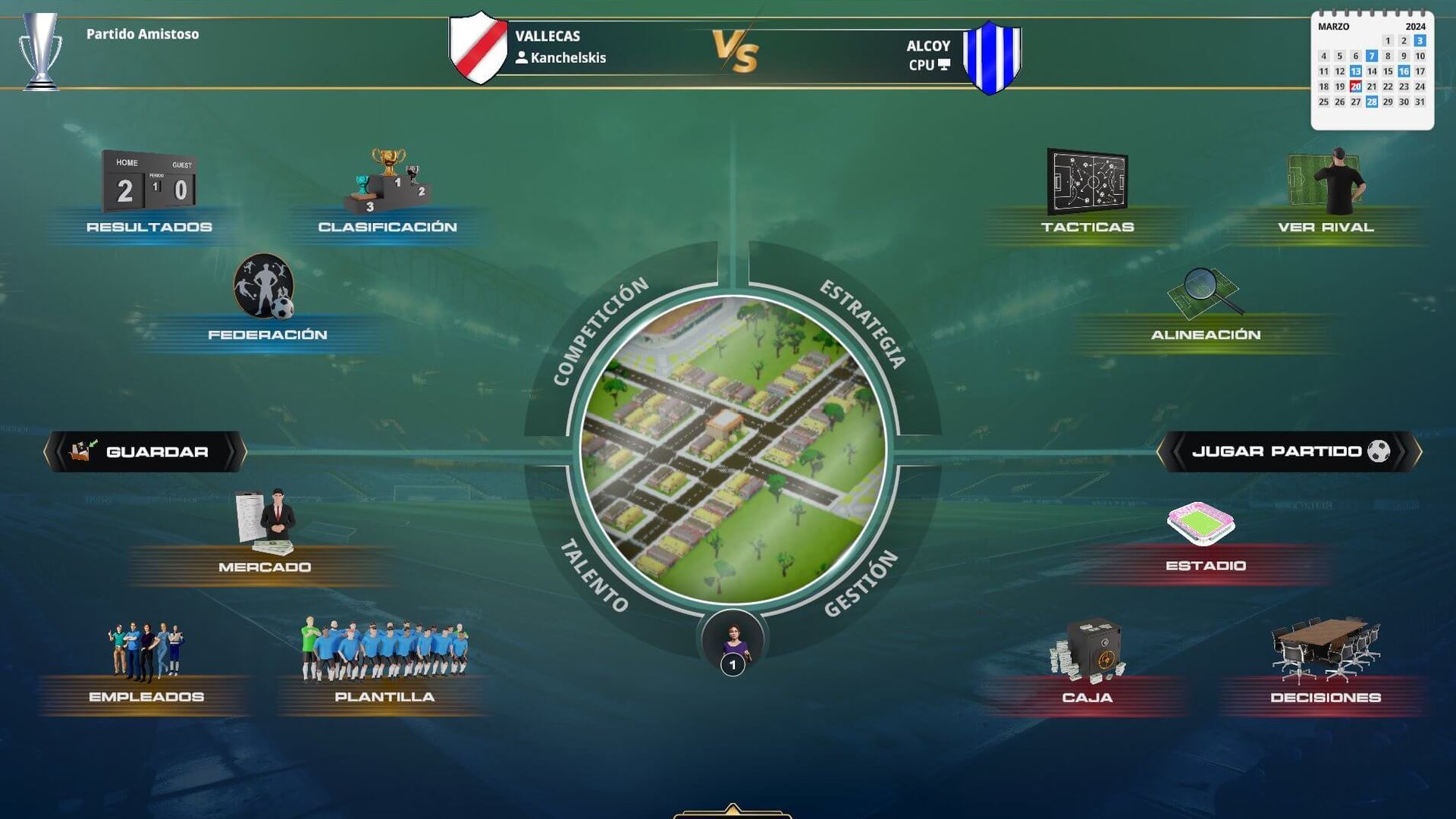
Task: Open the Tacticas board
Action: point(1087,193)
